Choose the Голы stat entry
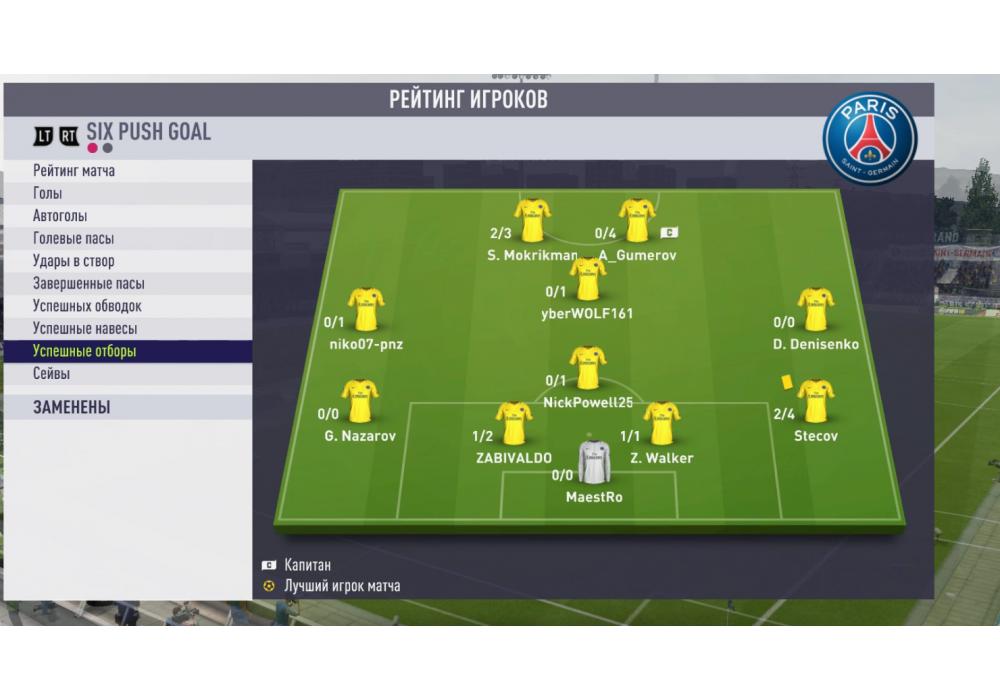 [47, 193]
